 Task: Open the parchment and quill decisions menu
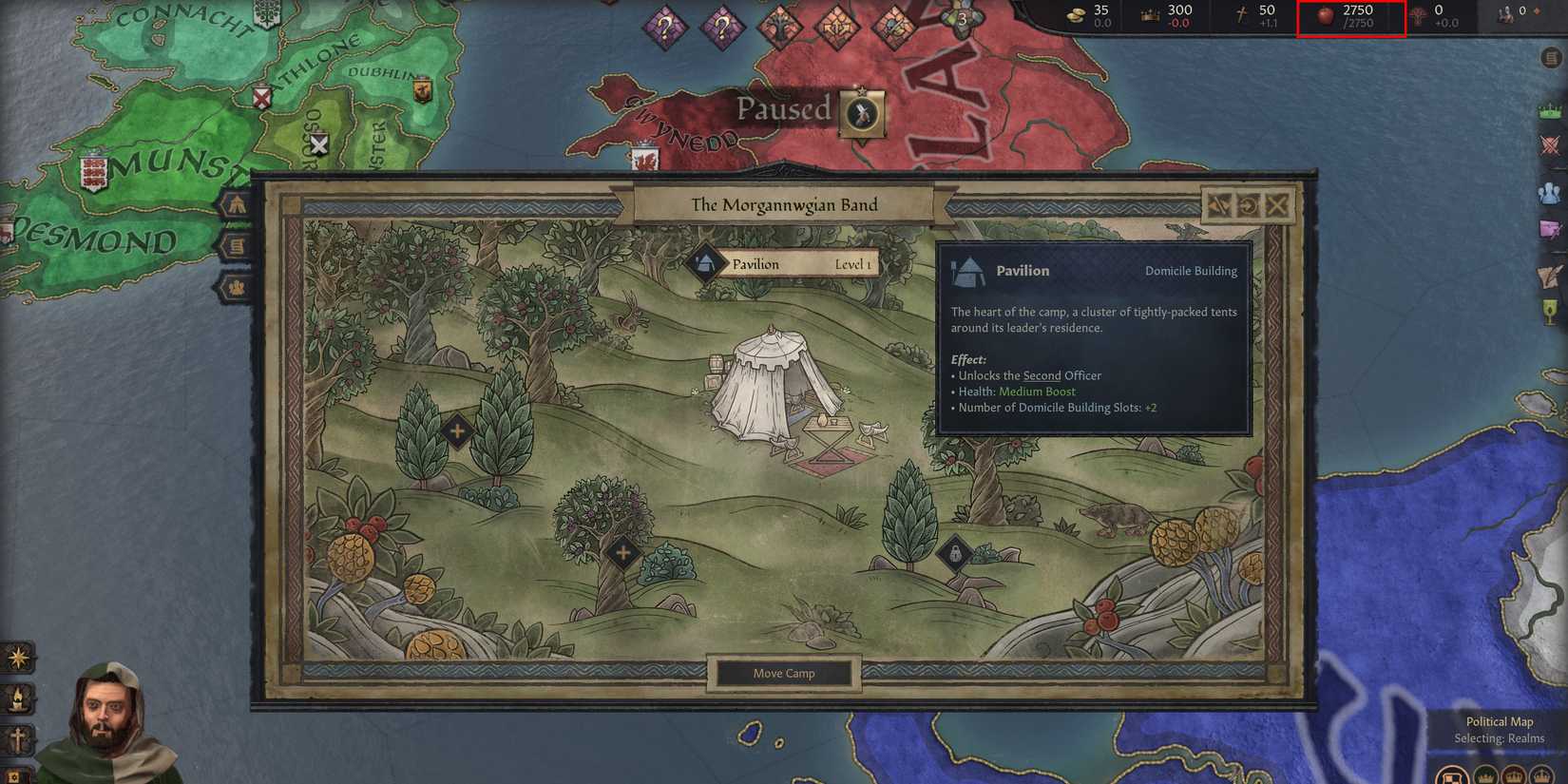(x=1550, y=276)
